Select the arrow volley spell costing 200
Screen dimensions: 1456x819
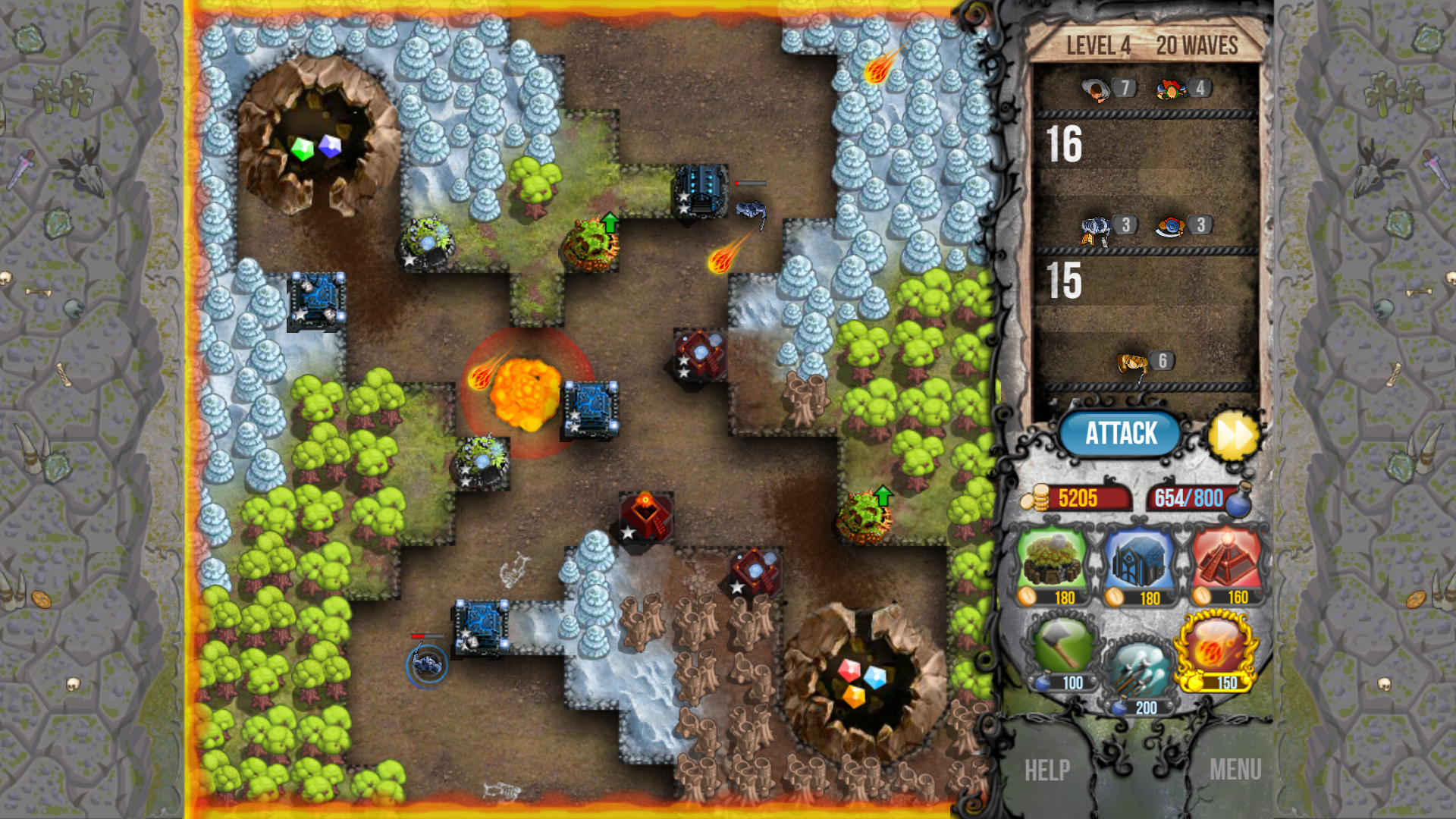pos(1140,667)
